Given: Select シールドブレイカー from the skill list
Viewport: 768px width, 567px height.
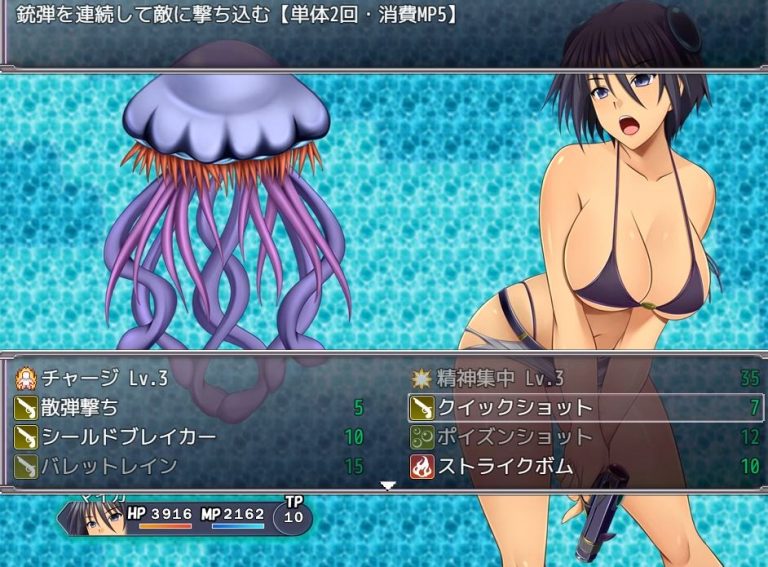Looking at the screenshot, I should [115, 437].
